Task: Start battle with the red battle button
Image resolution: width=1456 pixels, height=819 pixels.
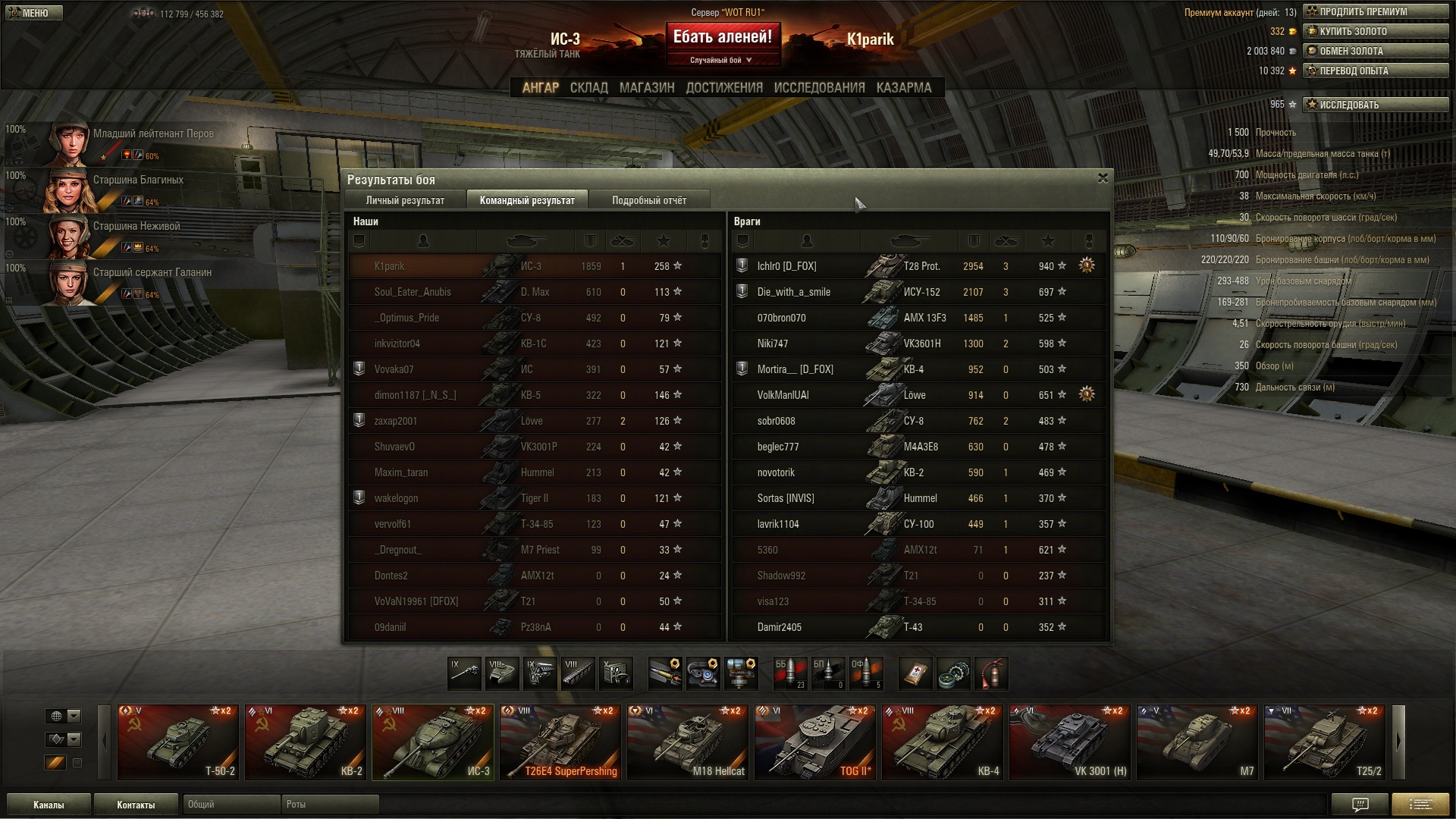Action: pyautogui.click(x=722, y=37)
